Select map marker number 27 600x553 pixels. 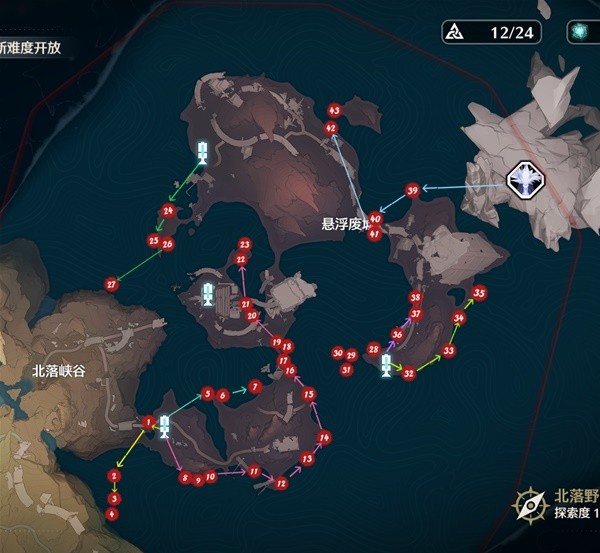click(x=112, y=285)
